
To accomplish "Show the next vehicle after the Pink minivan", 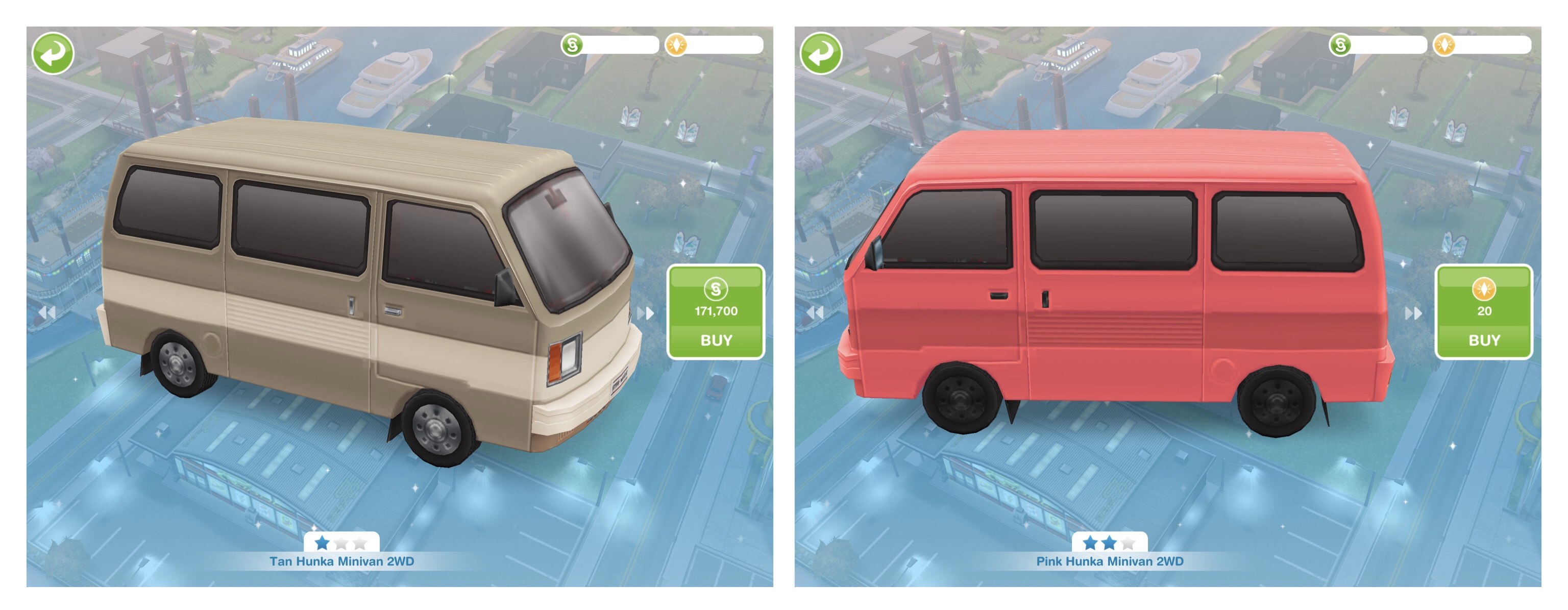I will [x=1413, y=313].
